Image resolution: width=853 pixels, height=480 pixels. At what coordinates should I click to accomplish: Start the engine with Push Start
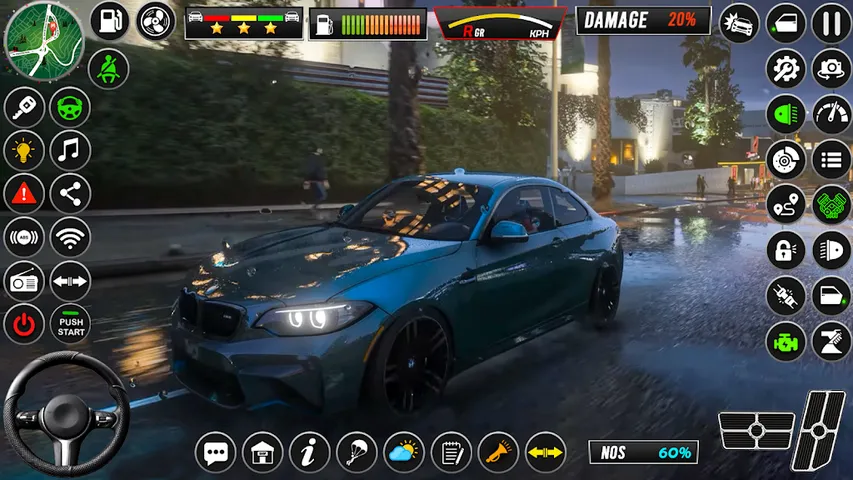(70, 324)
